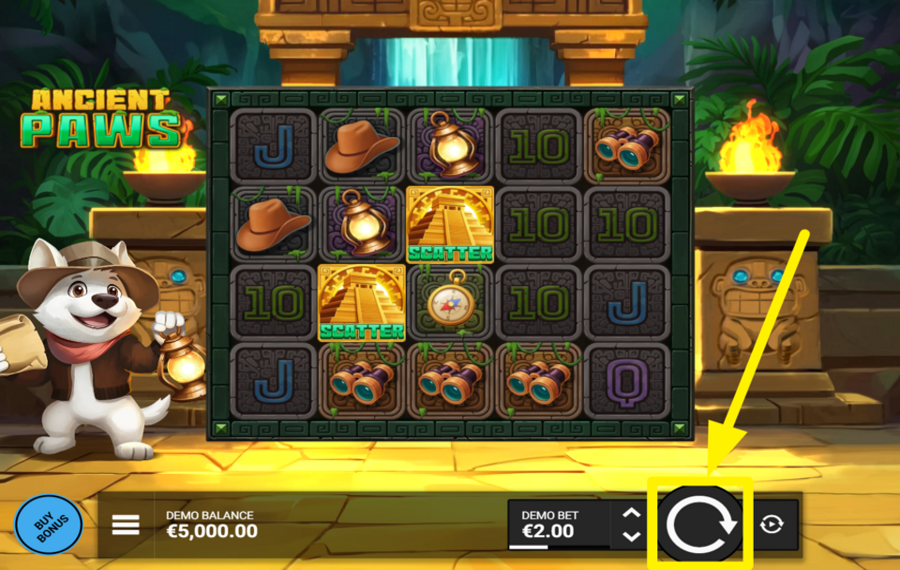900x570 pixels.
Task: Open the autoplay settings
Action: click(x=773, y=524)
